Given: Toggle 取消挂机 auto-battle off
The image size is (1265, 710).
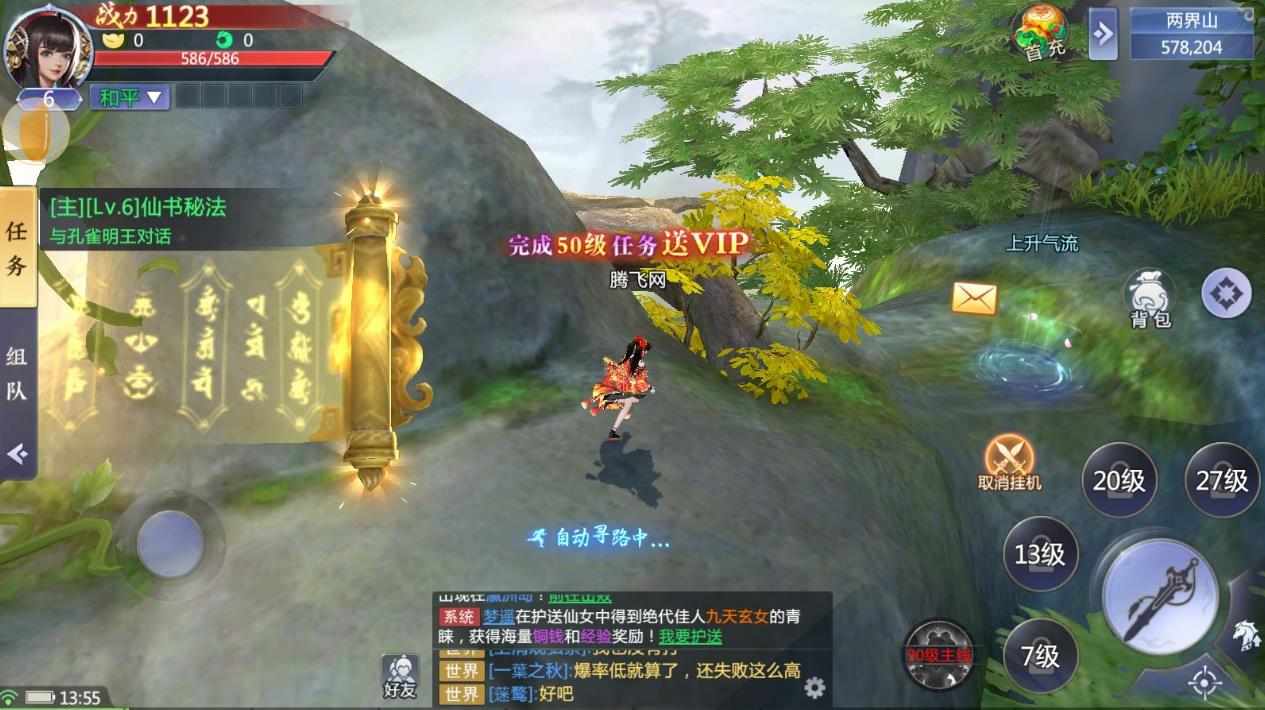Looking at the screenshot, I should (x=1009, y=462).
